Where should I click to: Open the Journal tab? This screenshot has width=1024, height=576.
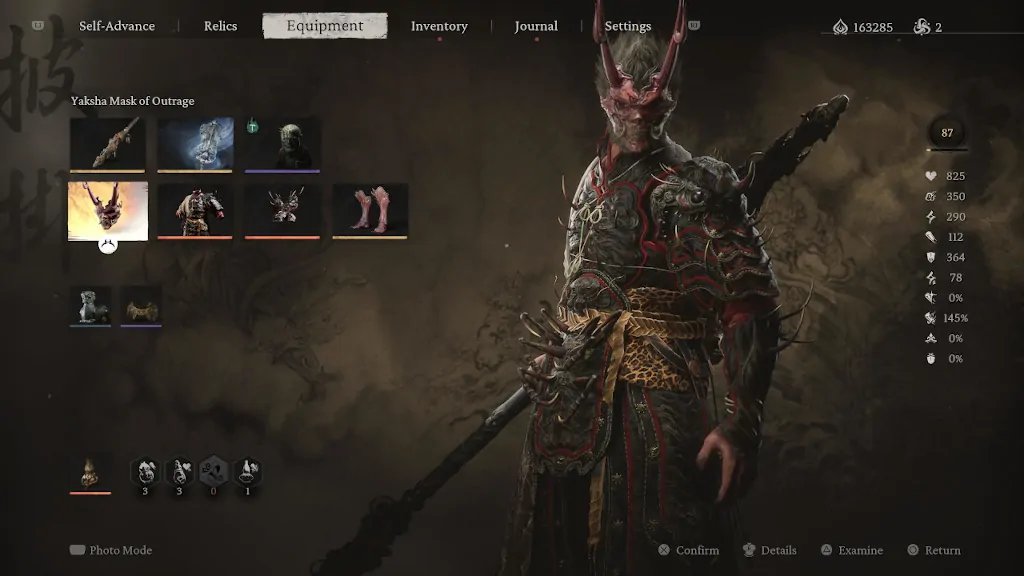(536, 26)
